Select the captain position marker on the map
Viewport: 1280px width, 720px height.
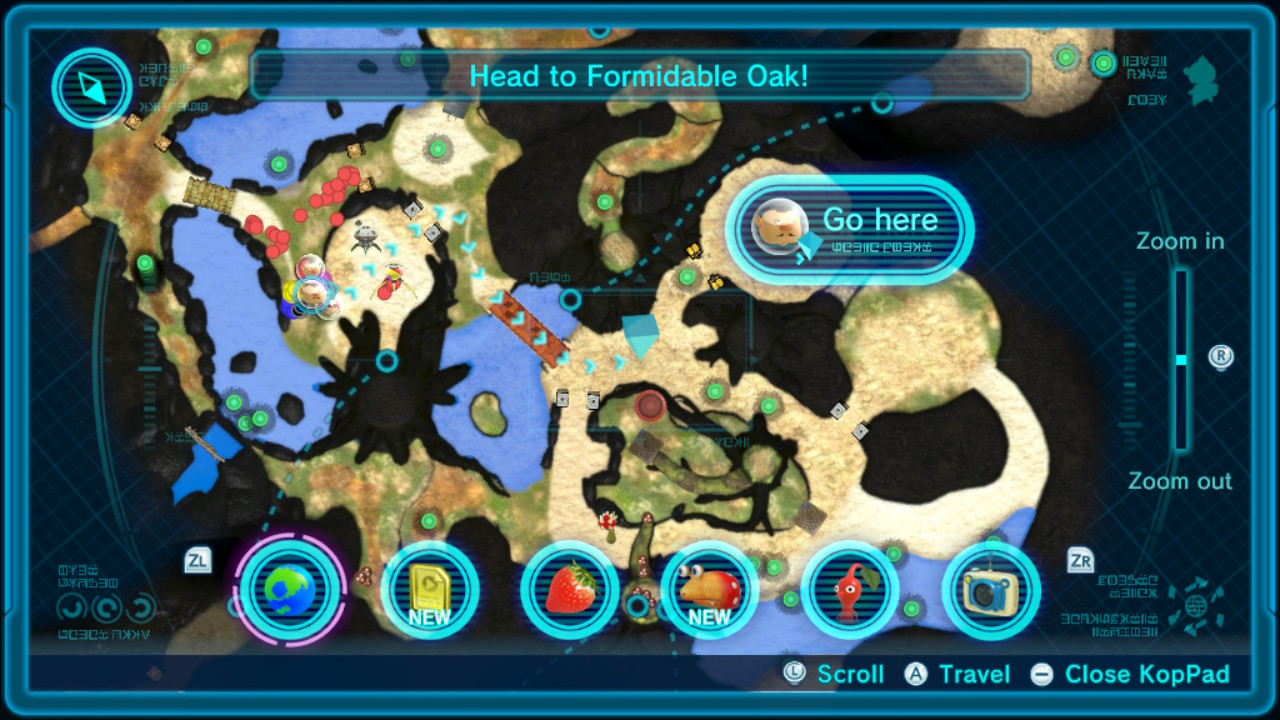pyautogui.click(x=315, y=293)
